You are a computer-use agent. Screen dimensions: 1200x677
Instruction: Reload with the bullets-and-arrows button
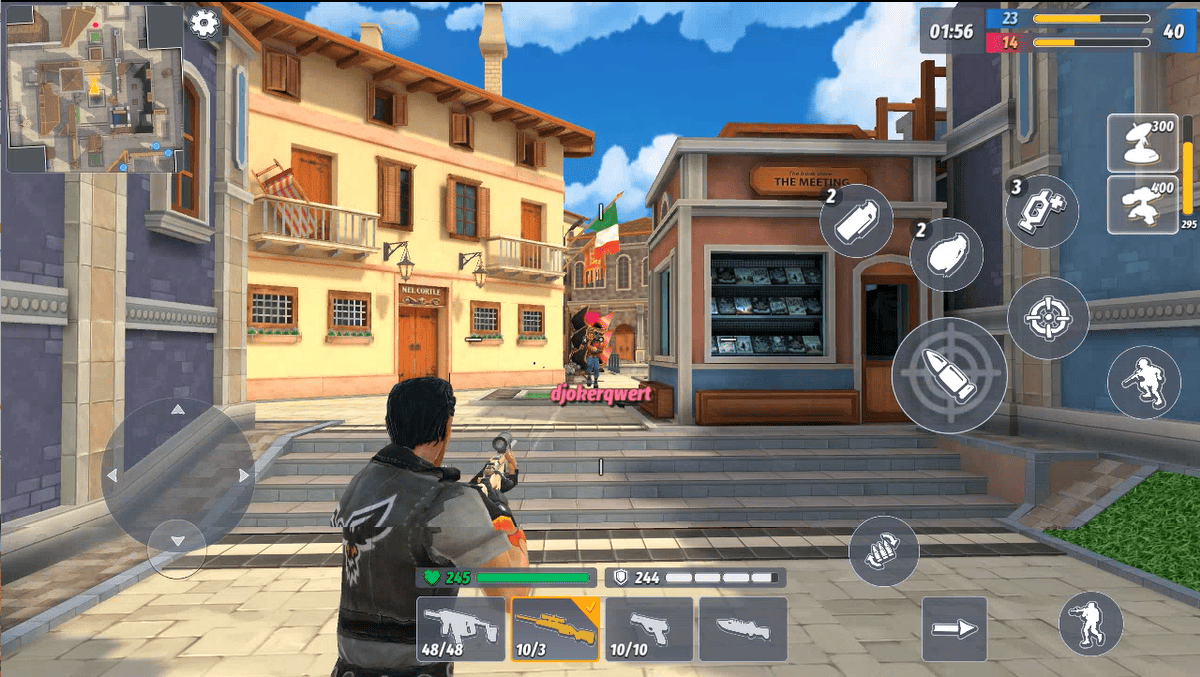point(884,551)
